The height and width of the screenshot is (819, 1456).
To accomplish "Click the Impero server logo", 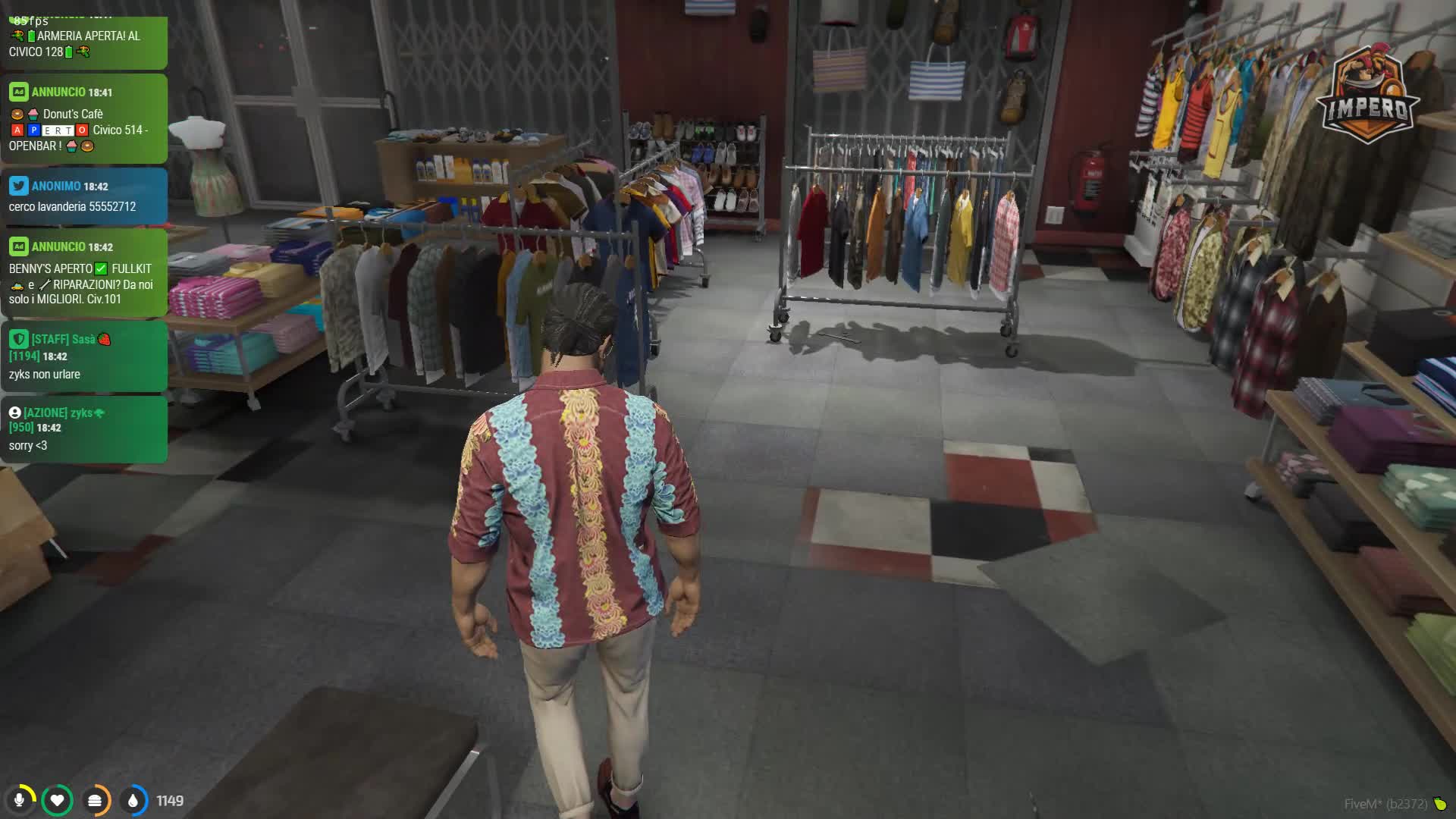I will 1367,94.
